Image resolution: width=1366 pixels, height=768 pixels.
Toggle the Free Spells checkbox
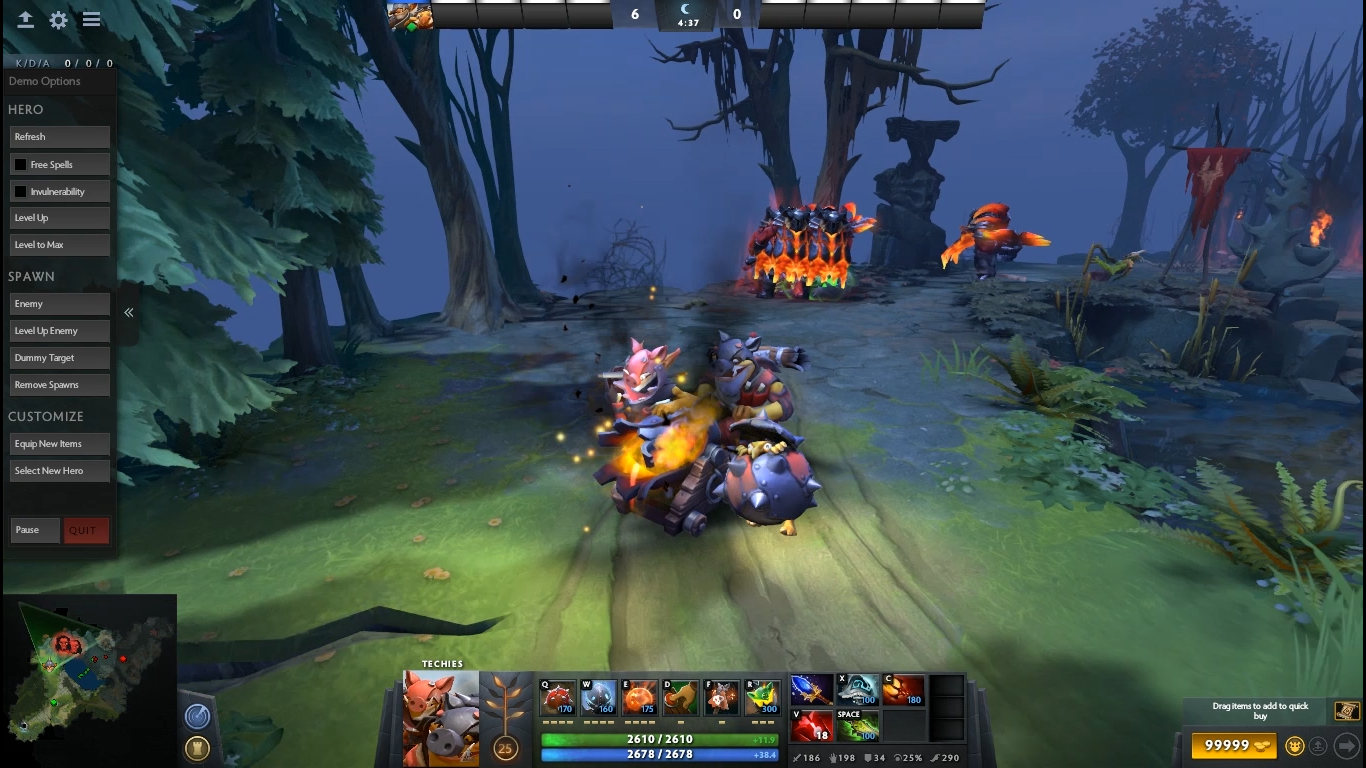pos(20,164)
